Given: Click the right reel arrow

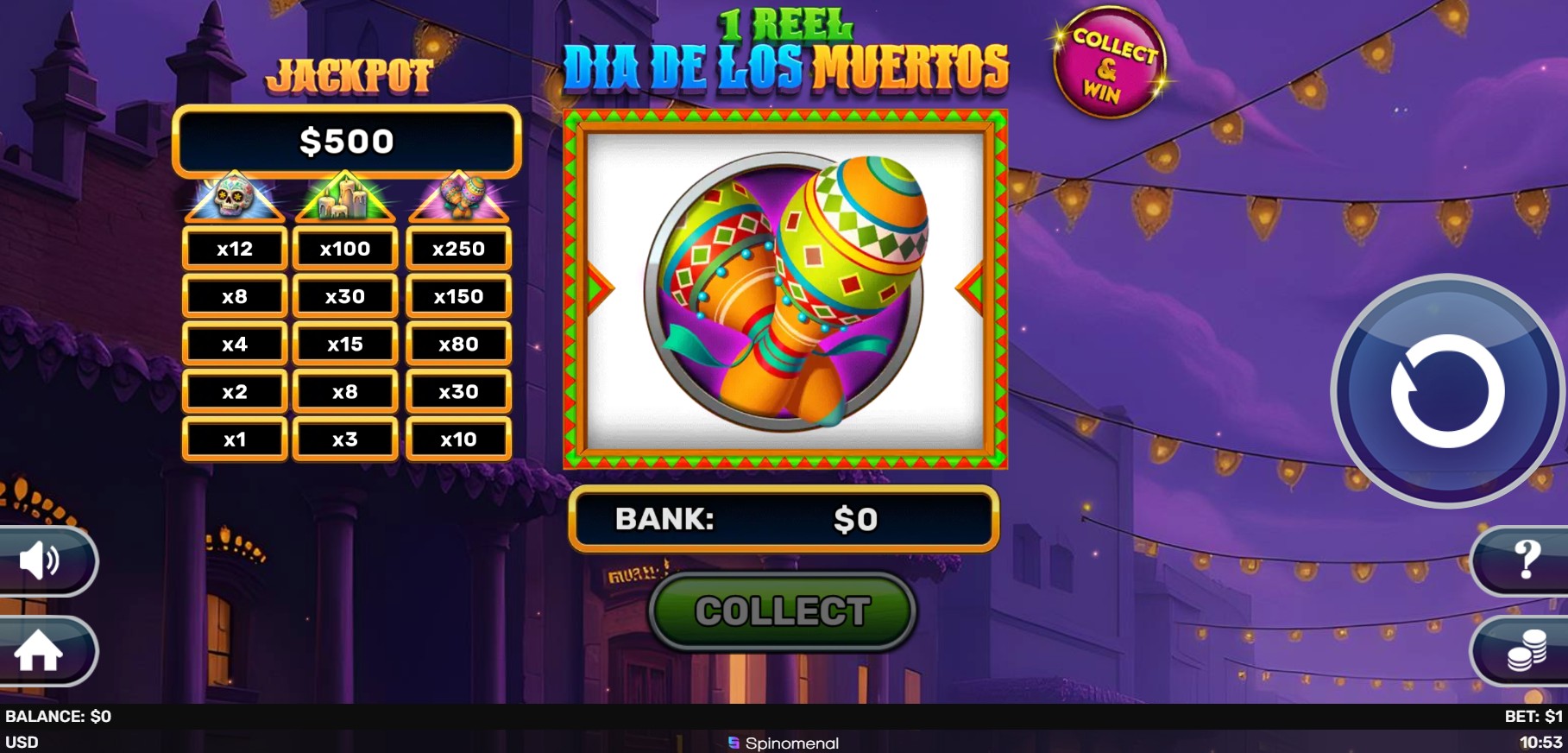Looking at the screenshot, I should pyautogui.click(x=973, y=285).
